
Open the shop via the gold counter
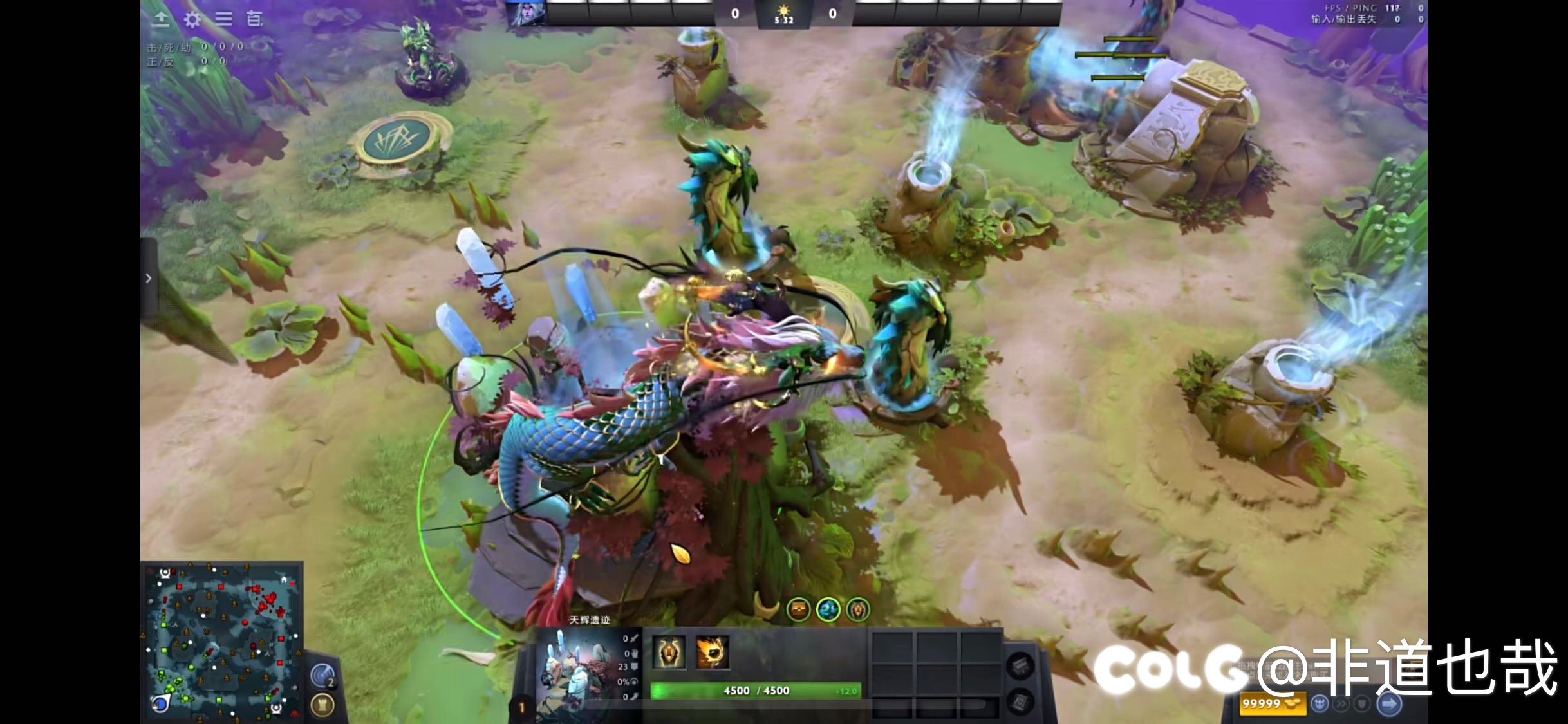click(x=1272, y=704)
